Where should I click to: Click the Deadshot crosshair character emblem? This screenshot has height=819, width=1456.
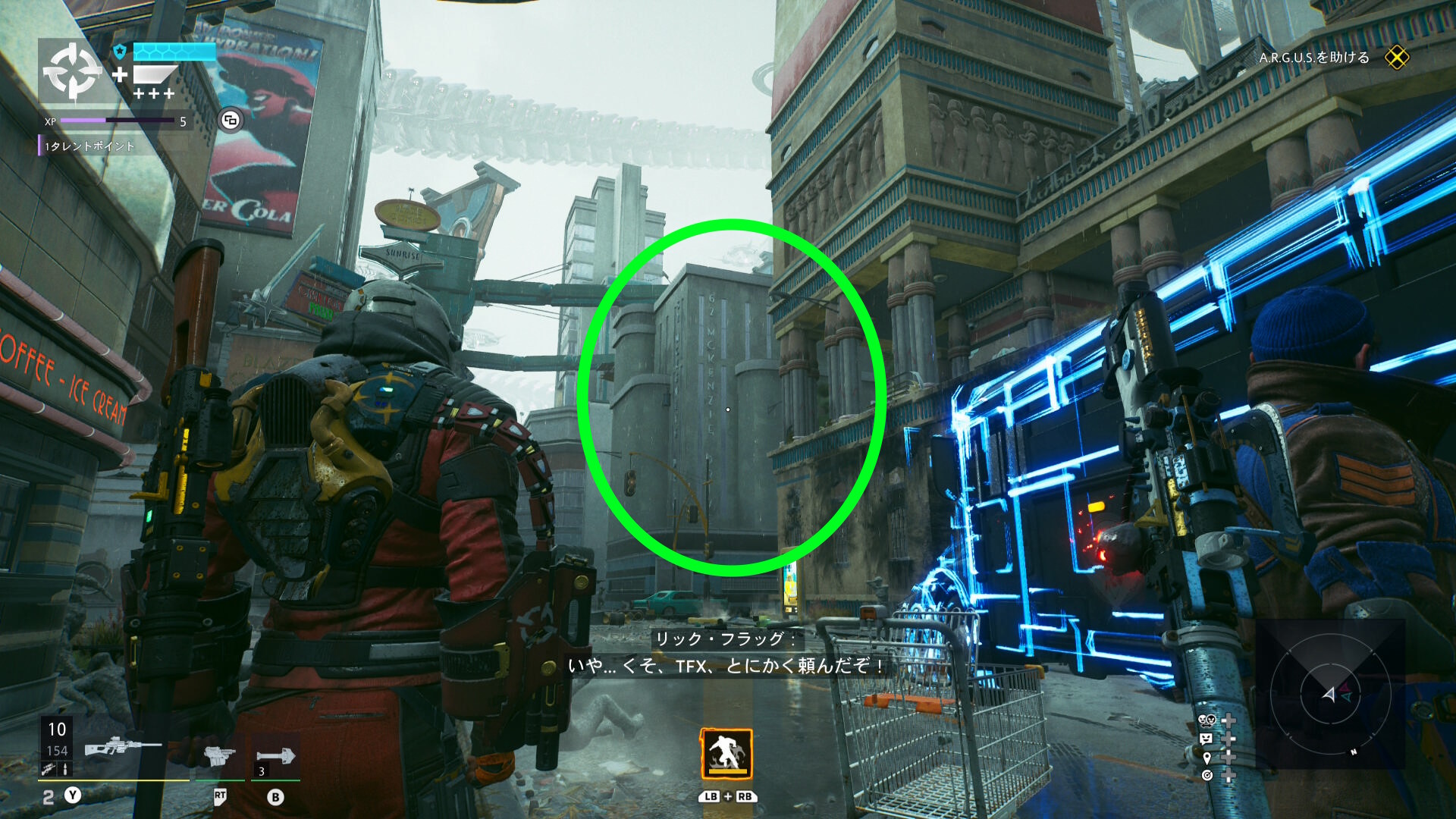click(x=72, y=72)
